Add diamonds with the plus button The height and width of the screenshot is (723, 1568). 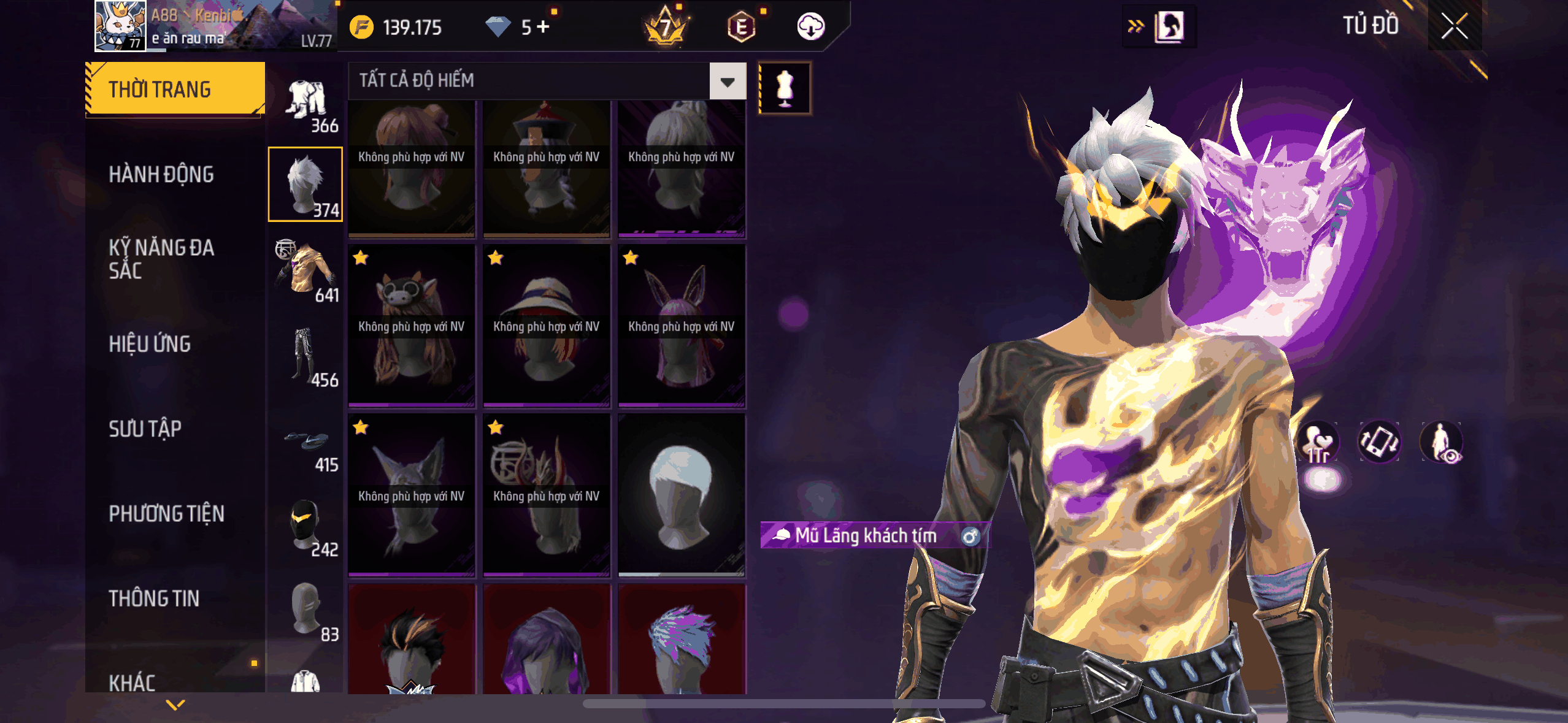pyautogui.click(x=544, y=27)
